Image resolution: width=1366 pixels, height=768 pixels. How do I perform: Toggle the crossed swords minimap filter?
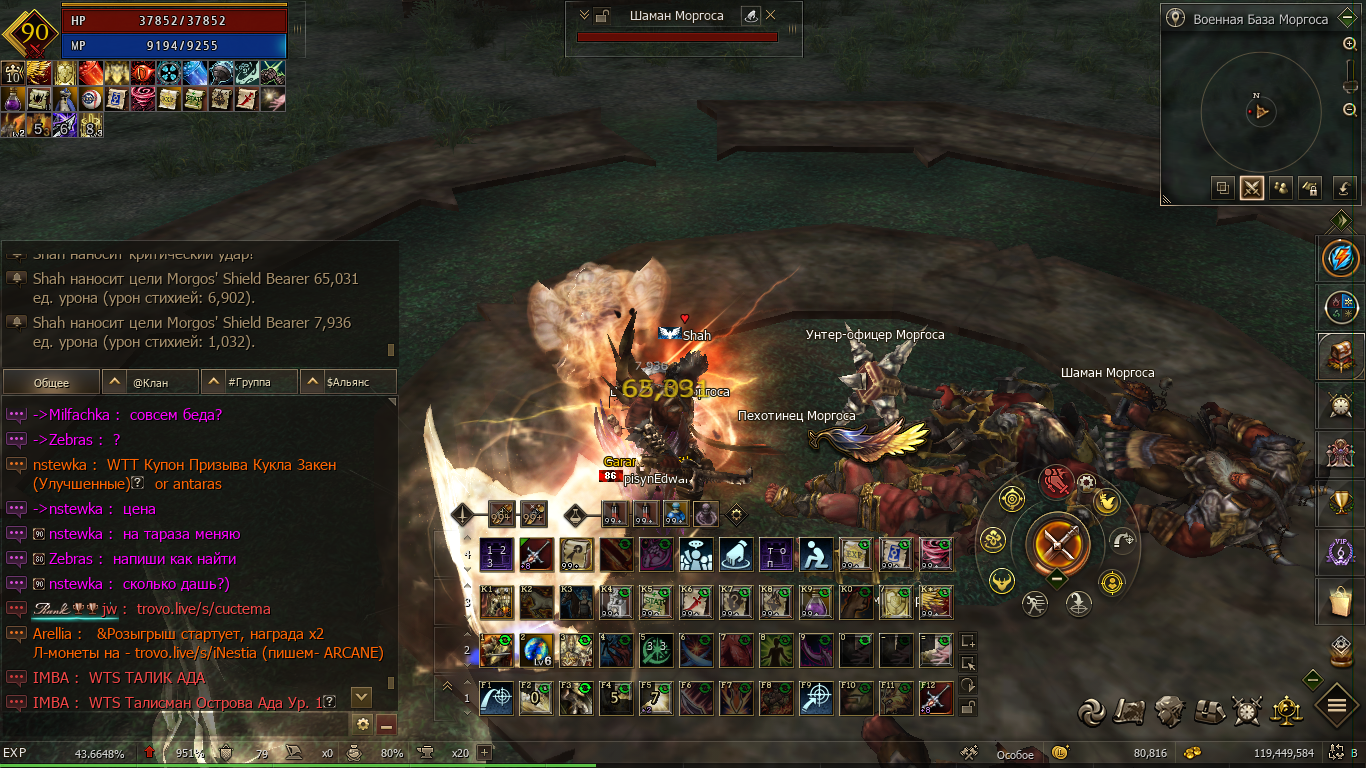(x=1251, y=188)
